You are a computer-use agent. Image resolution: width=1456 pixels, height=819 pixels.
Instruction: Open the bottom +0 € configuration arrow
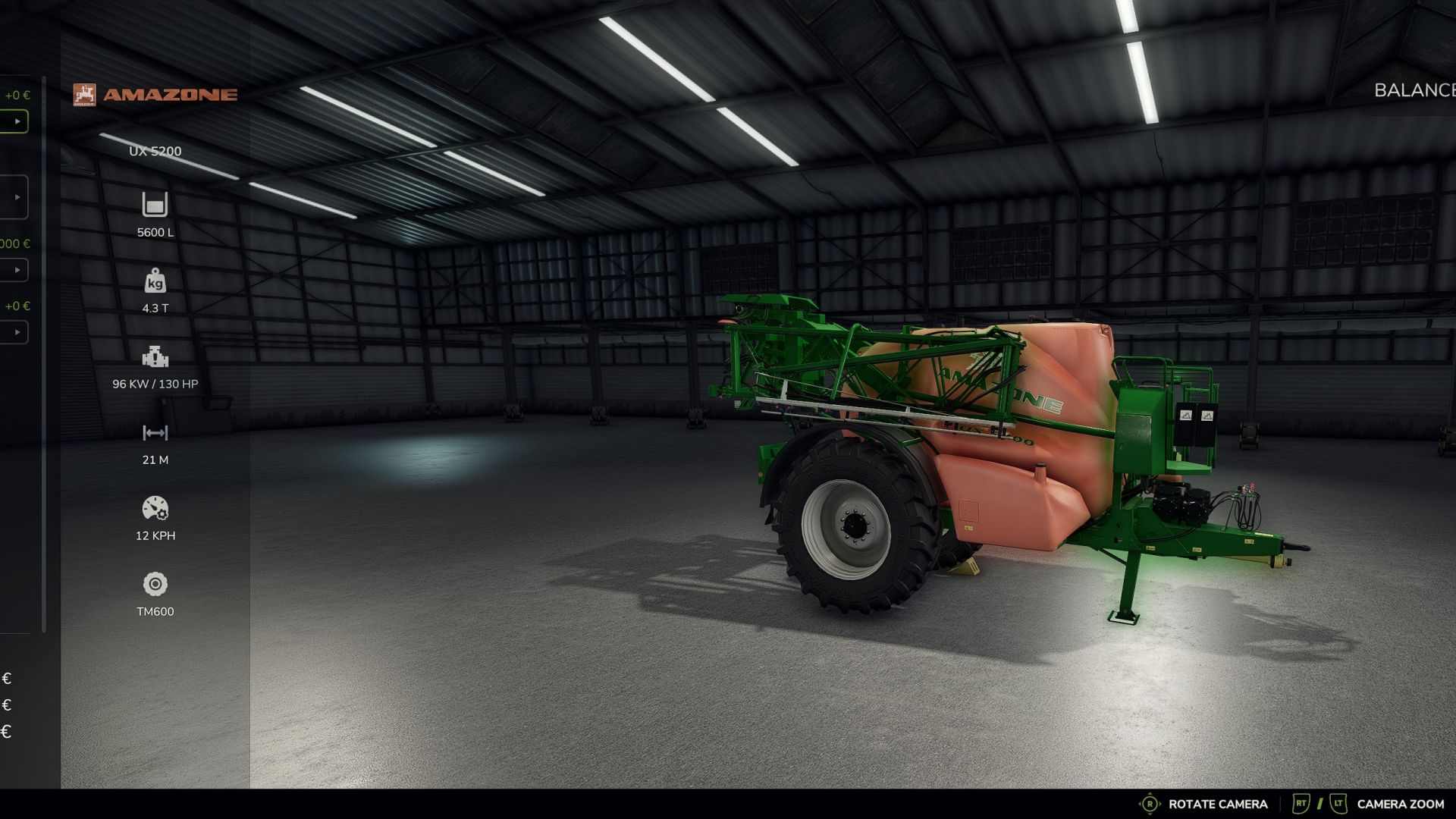17,332
